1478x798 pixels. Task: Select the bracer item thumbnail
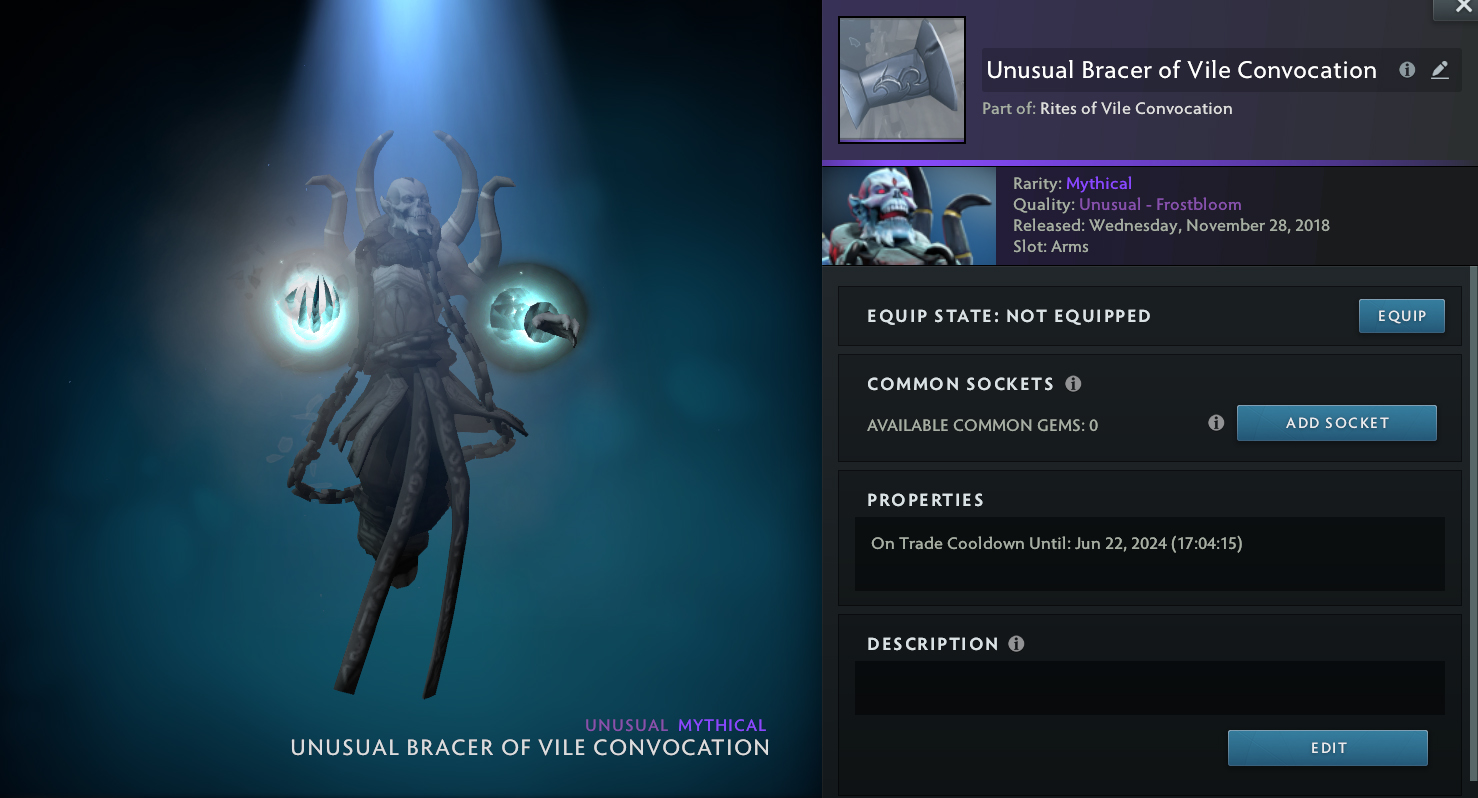point(901,80)
